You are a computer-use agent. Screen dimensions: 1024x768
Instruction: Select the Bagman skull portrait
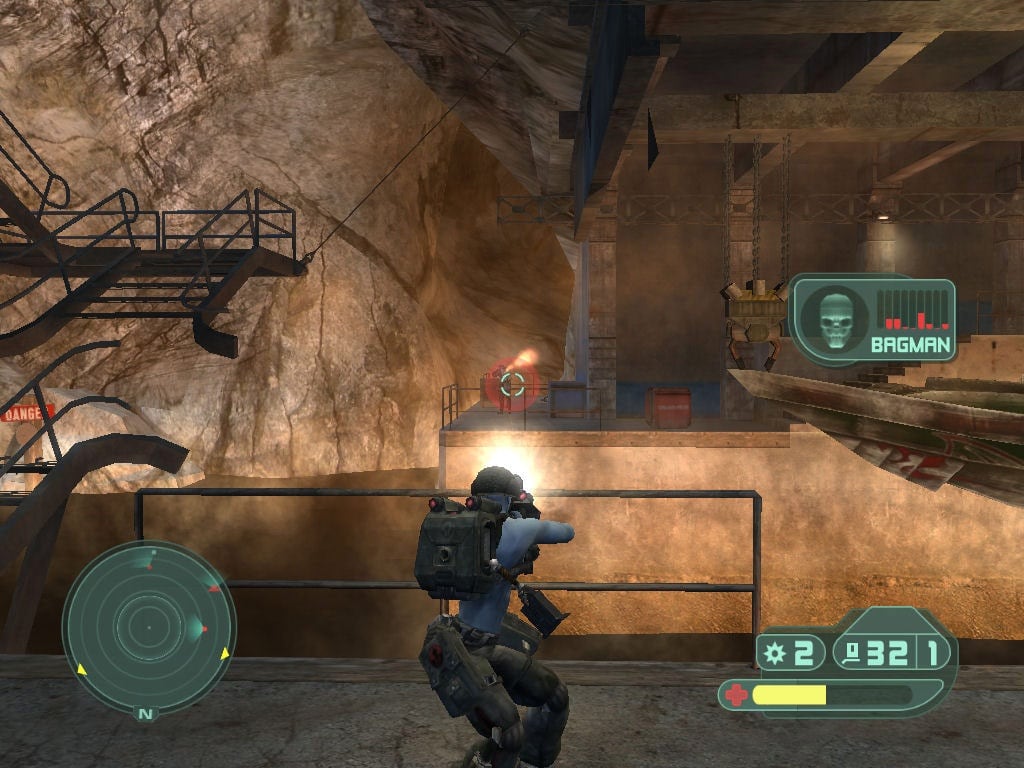pyautogui.click(x=833, y=319)
